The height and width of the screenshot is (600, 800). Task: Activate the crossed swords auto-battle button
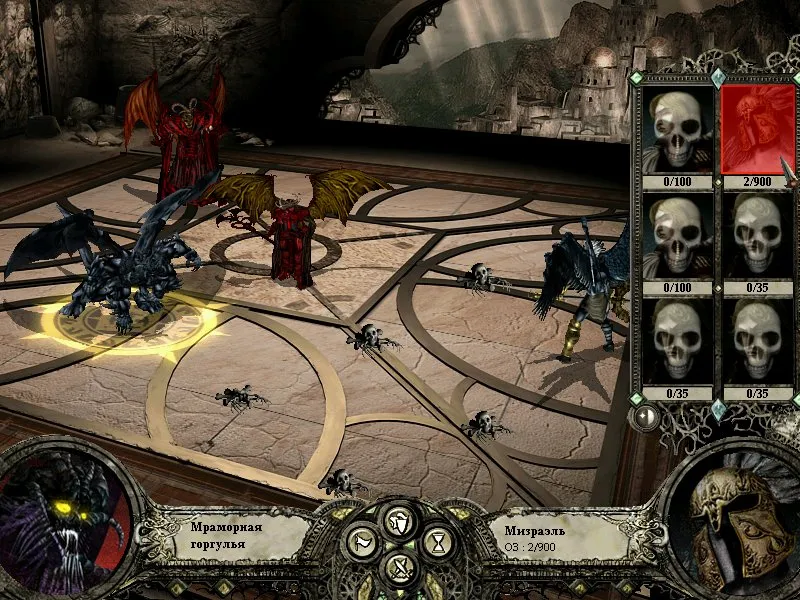coord(399,569)
